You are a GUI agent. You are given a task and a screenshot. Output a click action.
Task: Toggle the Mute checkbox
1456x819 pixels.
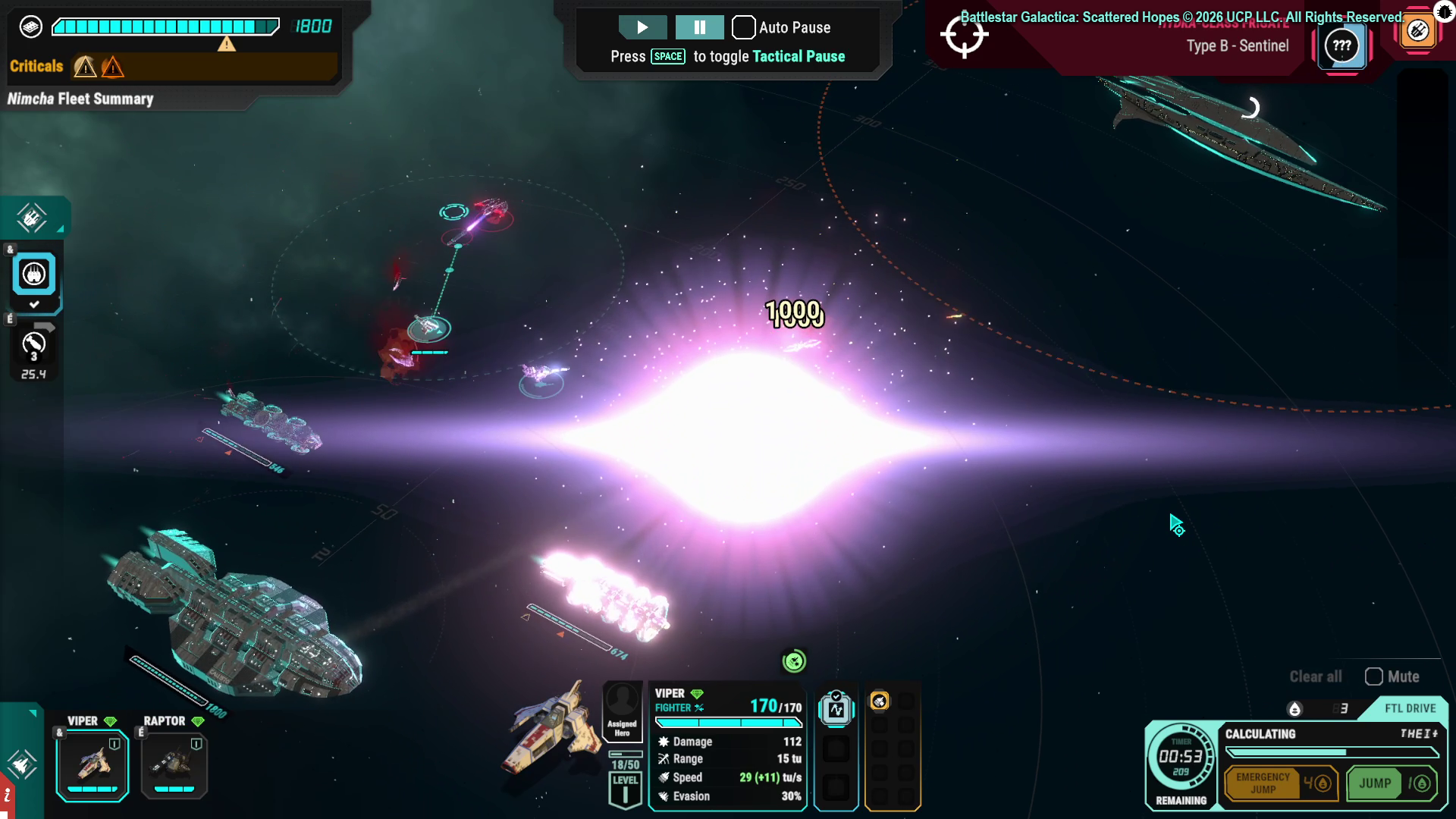pyautogui.click(x=1373, y=676)
